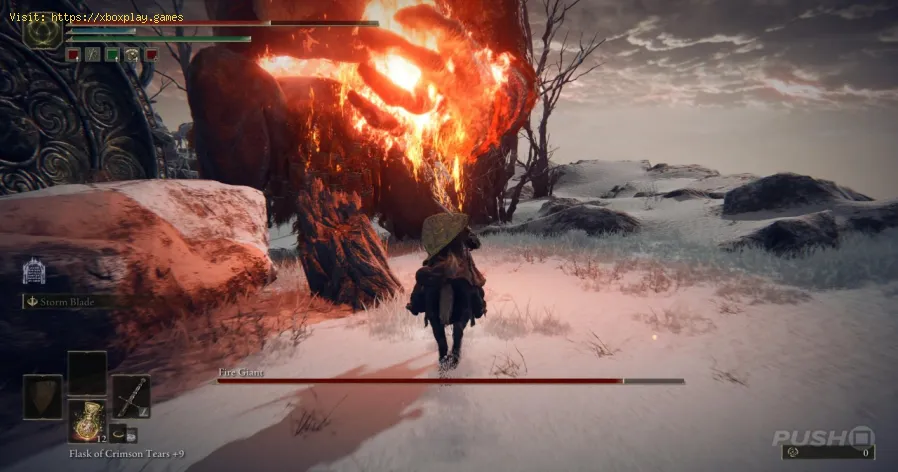Click the green status buff icon
The width and height of the screenshot is (898, 472).
112,55
